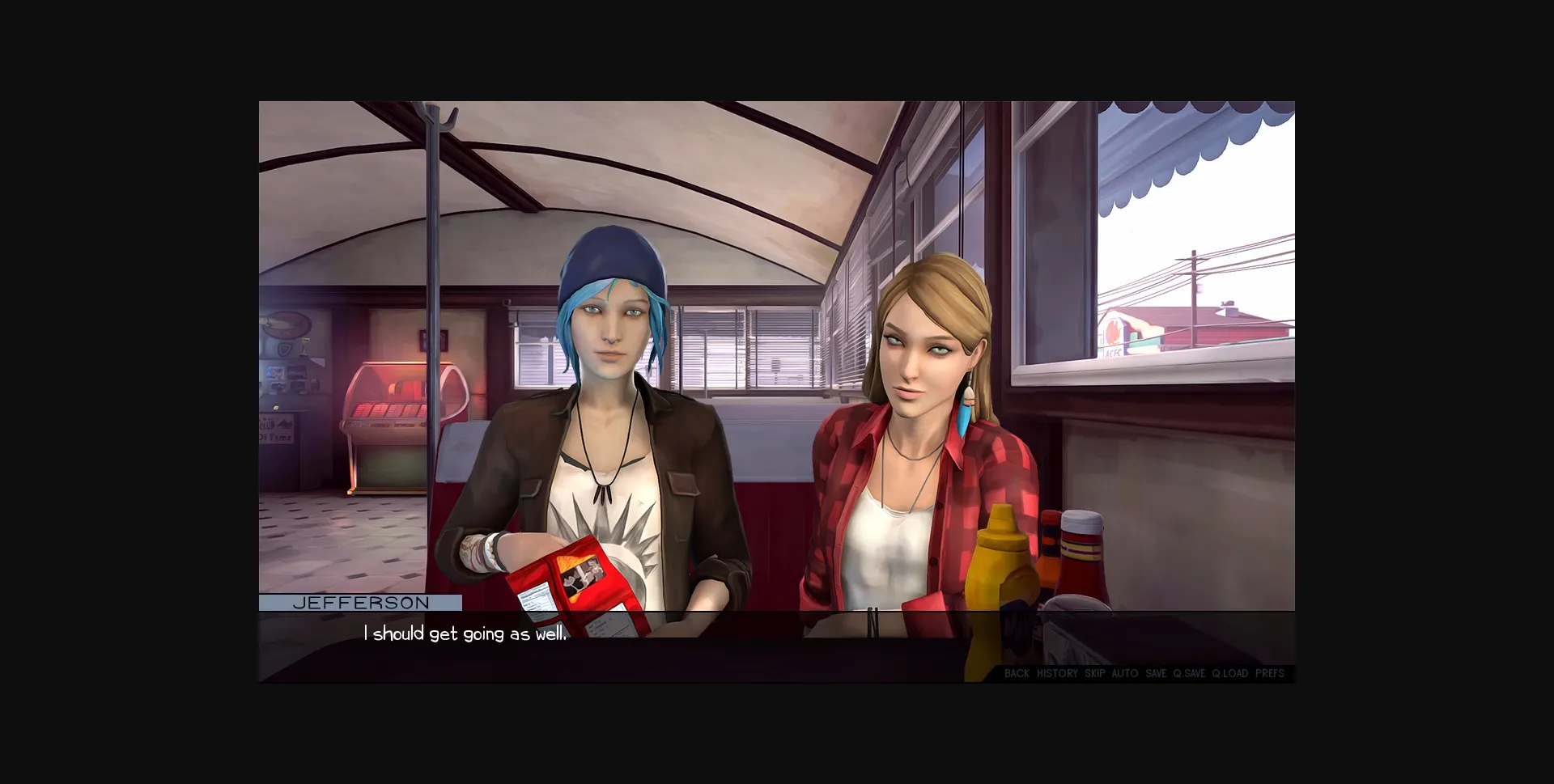Screen dimensions: 1554x784
Task: Click the JEFFERSON name box
Action: pos(360,602)
